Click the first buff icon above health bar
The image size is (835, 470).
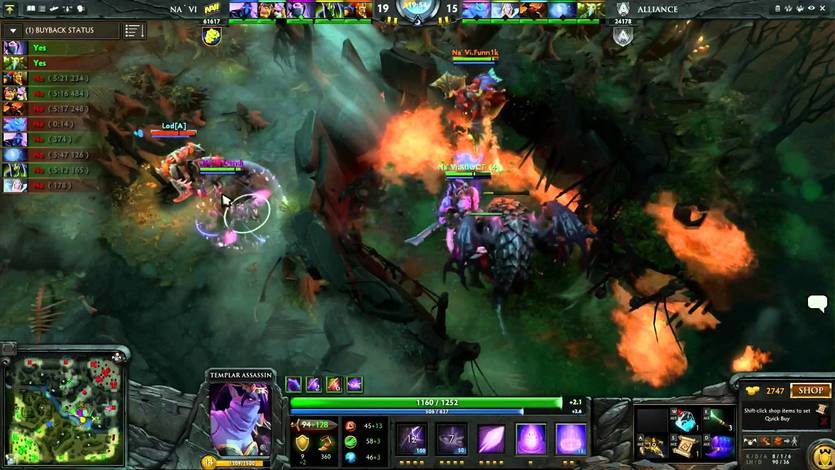[294, 384]
